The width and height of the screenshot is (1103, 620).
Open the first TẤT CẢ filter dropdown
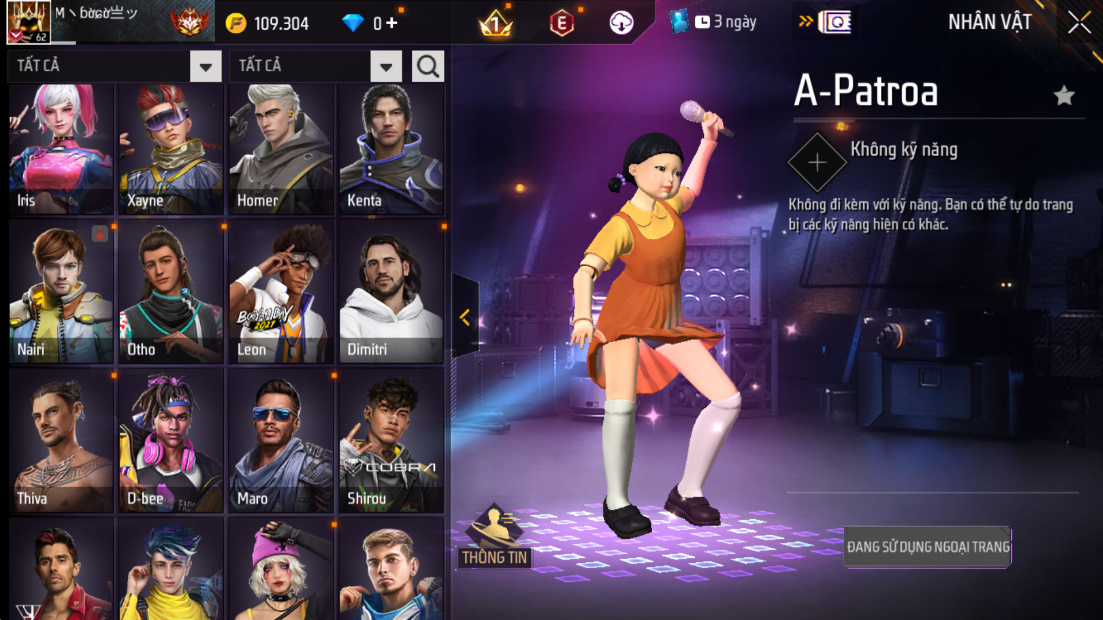click(x=205, y=67)
